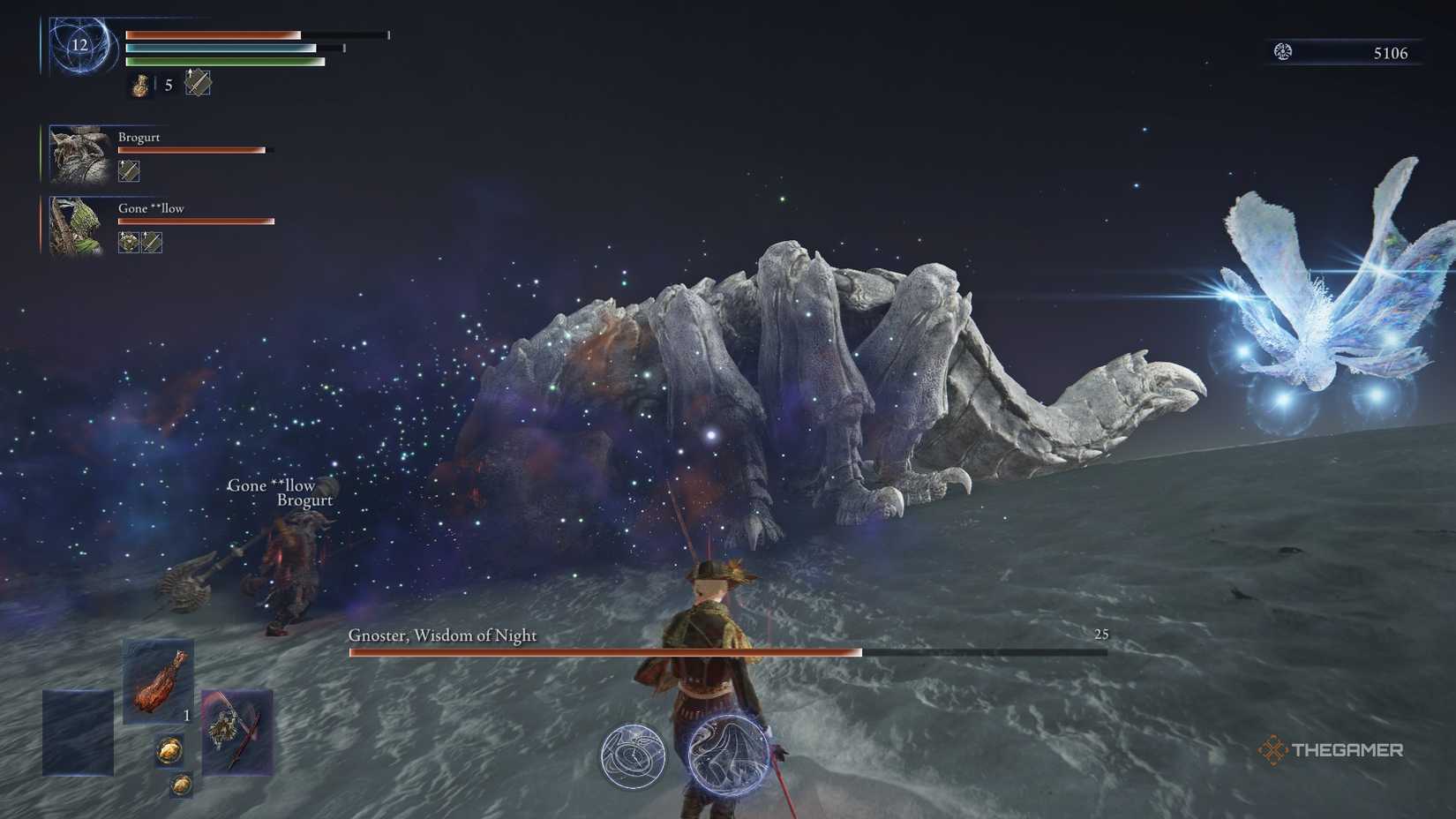Click the Gnoster, Wisdom of Night boss name
1456x819 pixels.
point(441,635)
